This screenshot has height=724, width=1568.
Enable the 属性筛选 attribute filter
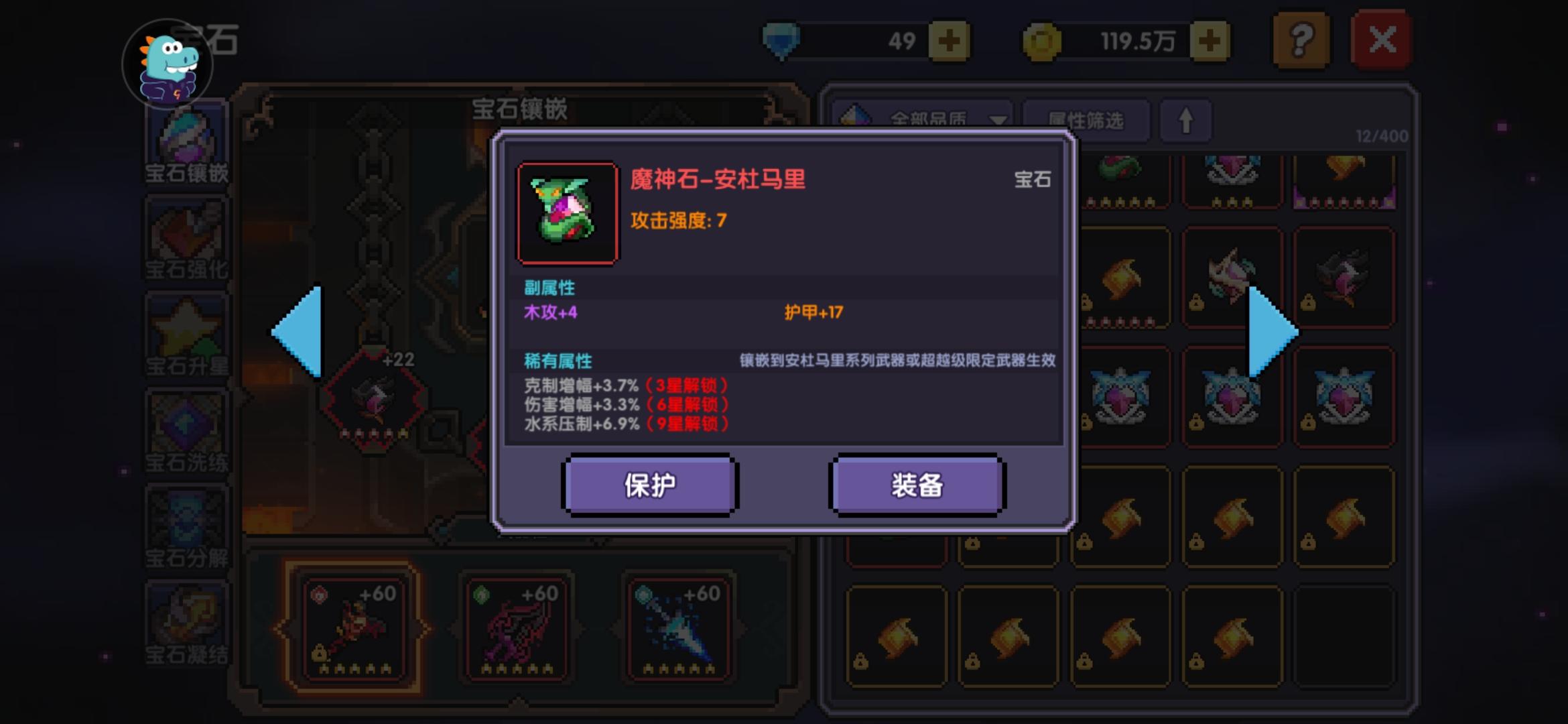pos(1085,121)
